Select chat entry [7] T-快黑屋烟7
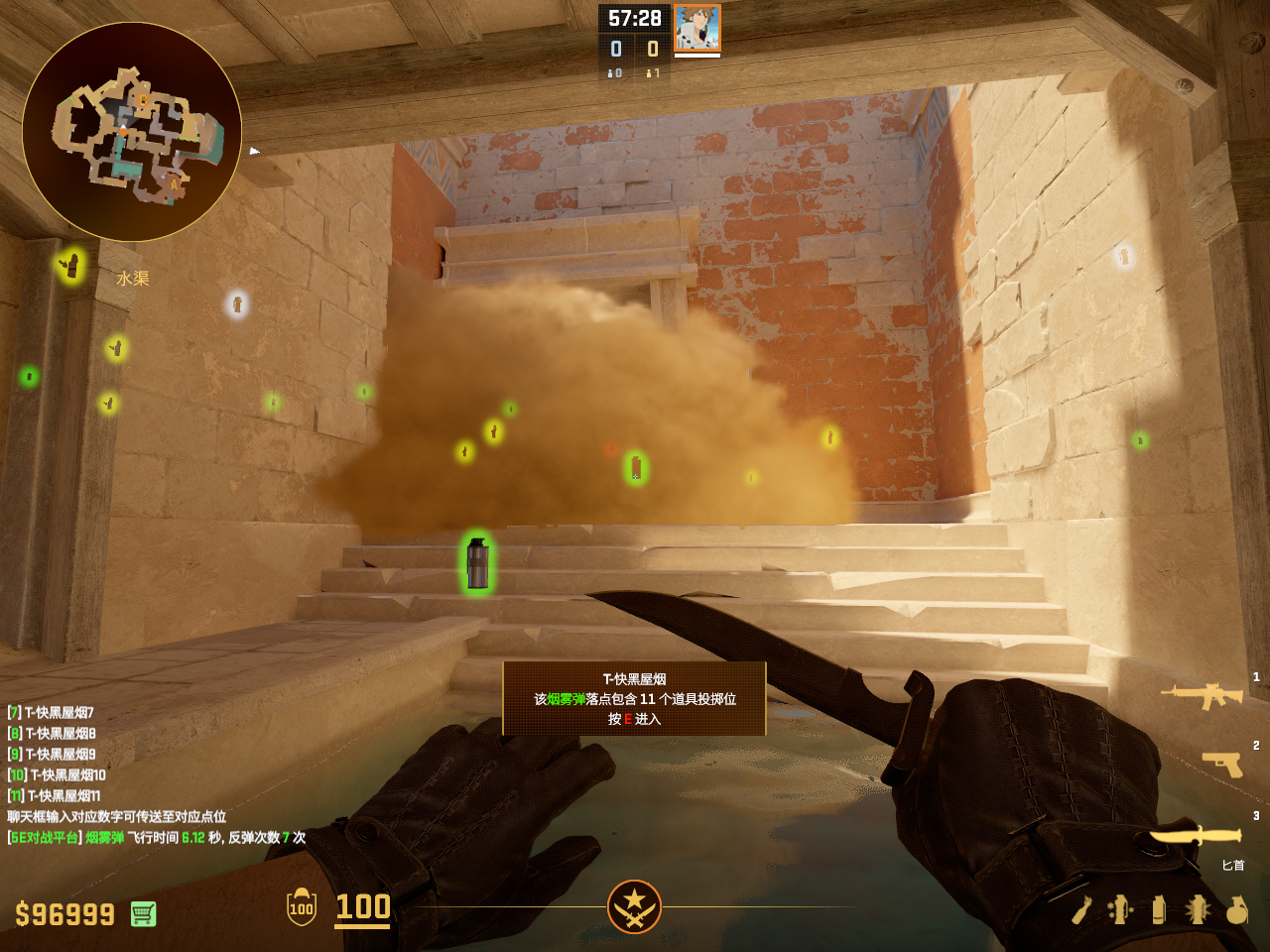 click(x=52, y=712)
